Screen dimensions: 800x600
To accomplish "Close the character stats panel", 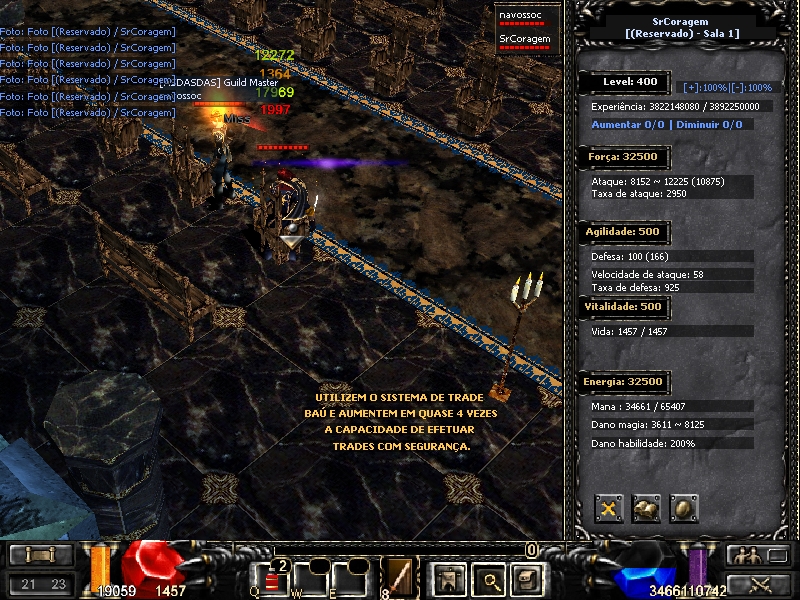I will [609, 508].
